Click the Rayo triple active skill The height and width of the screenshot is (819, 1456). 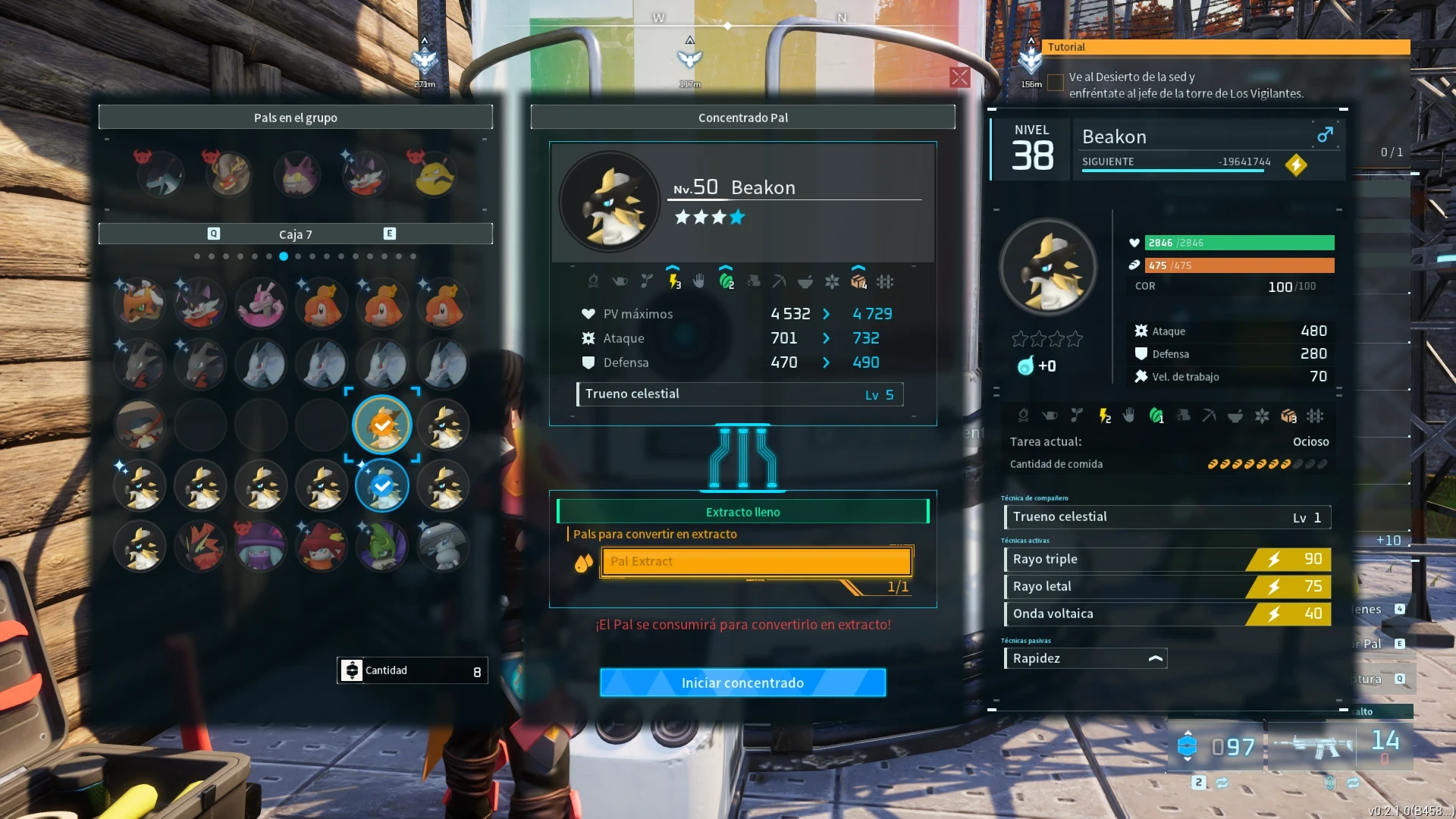[x=1166, y=560]
